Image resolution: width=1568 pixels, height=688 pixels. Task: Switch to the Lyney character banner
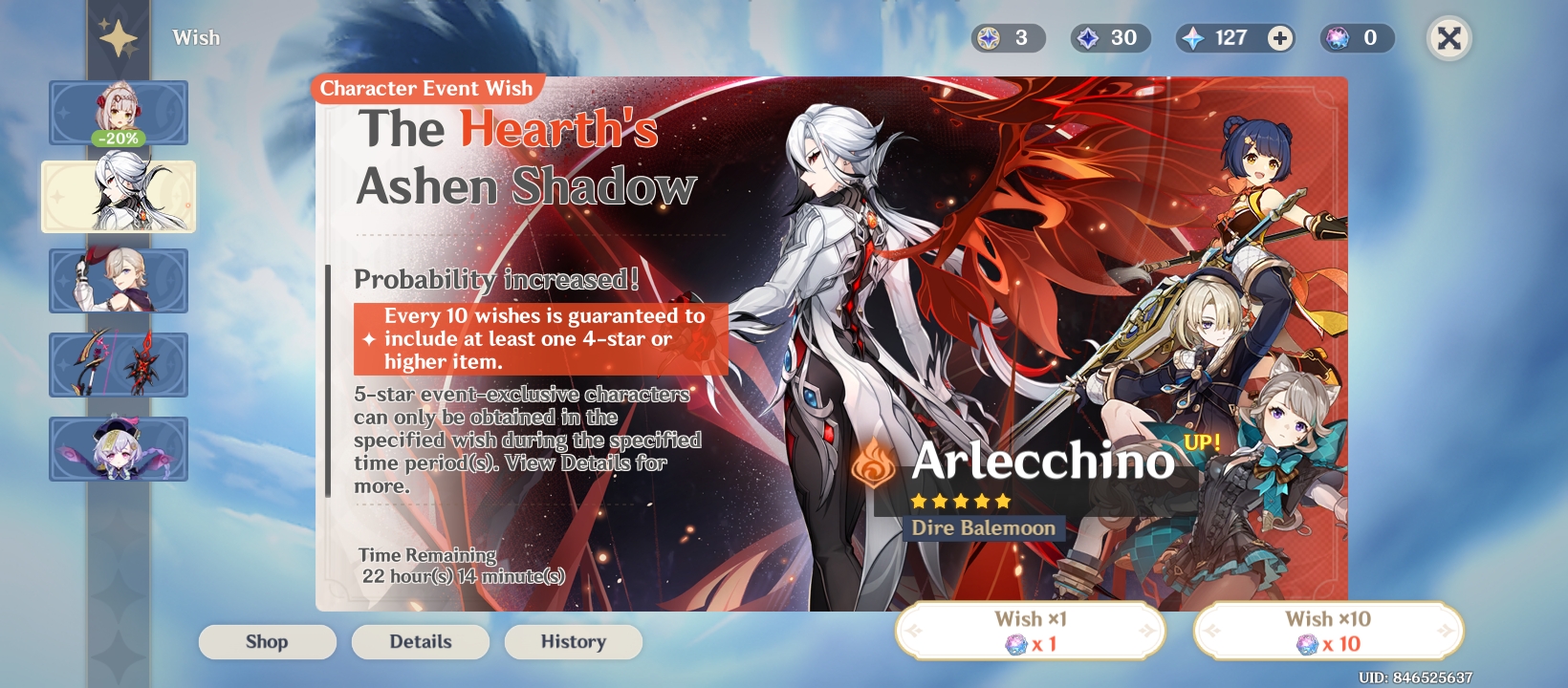(119, 281)
